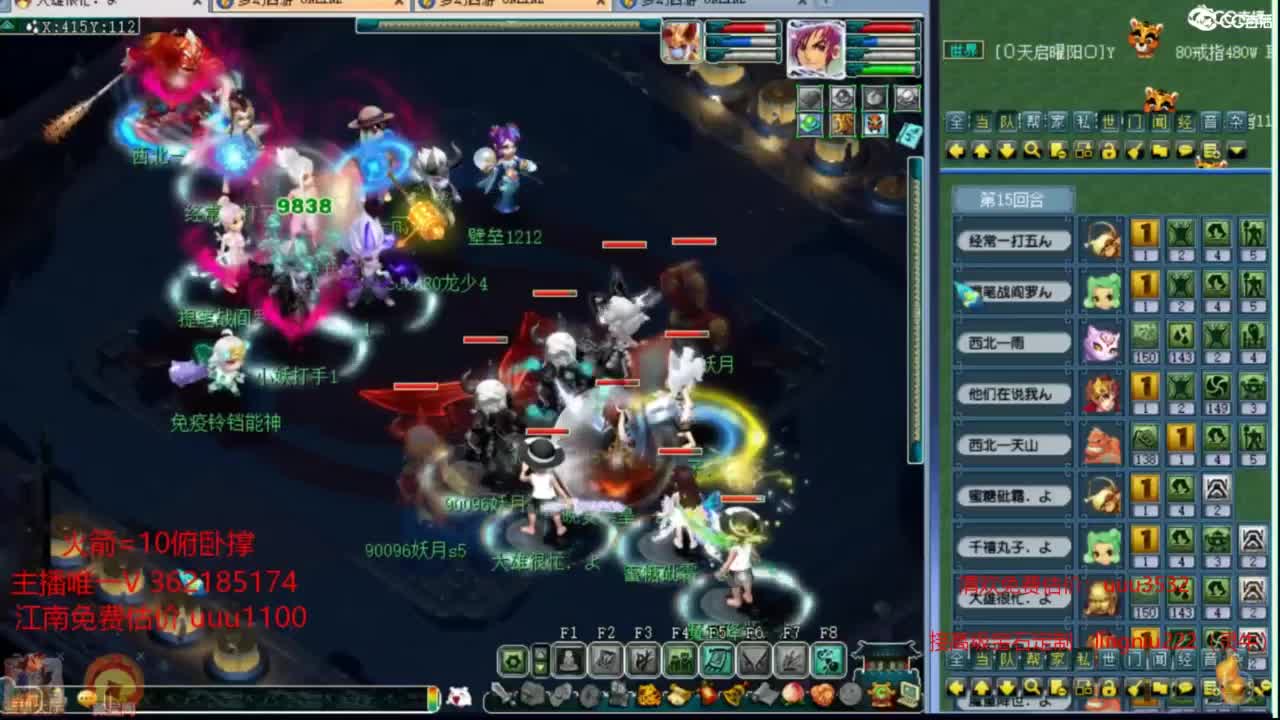Expand the bottom chat bar dropdown arrow
The image size is (1280, 720).
coord(1238,690)
